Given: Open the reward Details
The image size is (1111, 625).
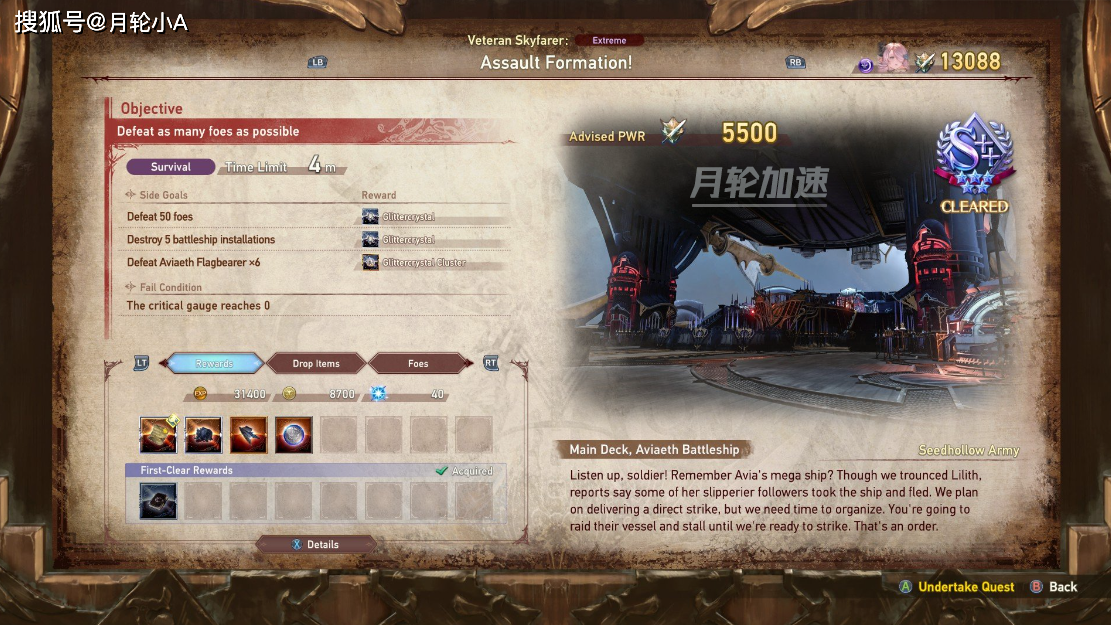Looking at the screenshot, I should coord(316,545).
